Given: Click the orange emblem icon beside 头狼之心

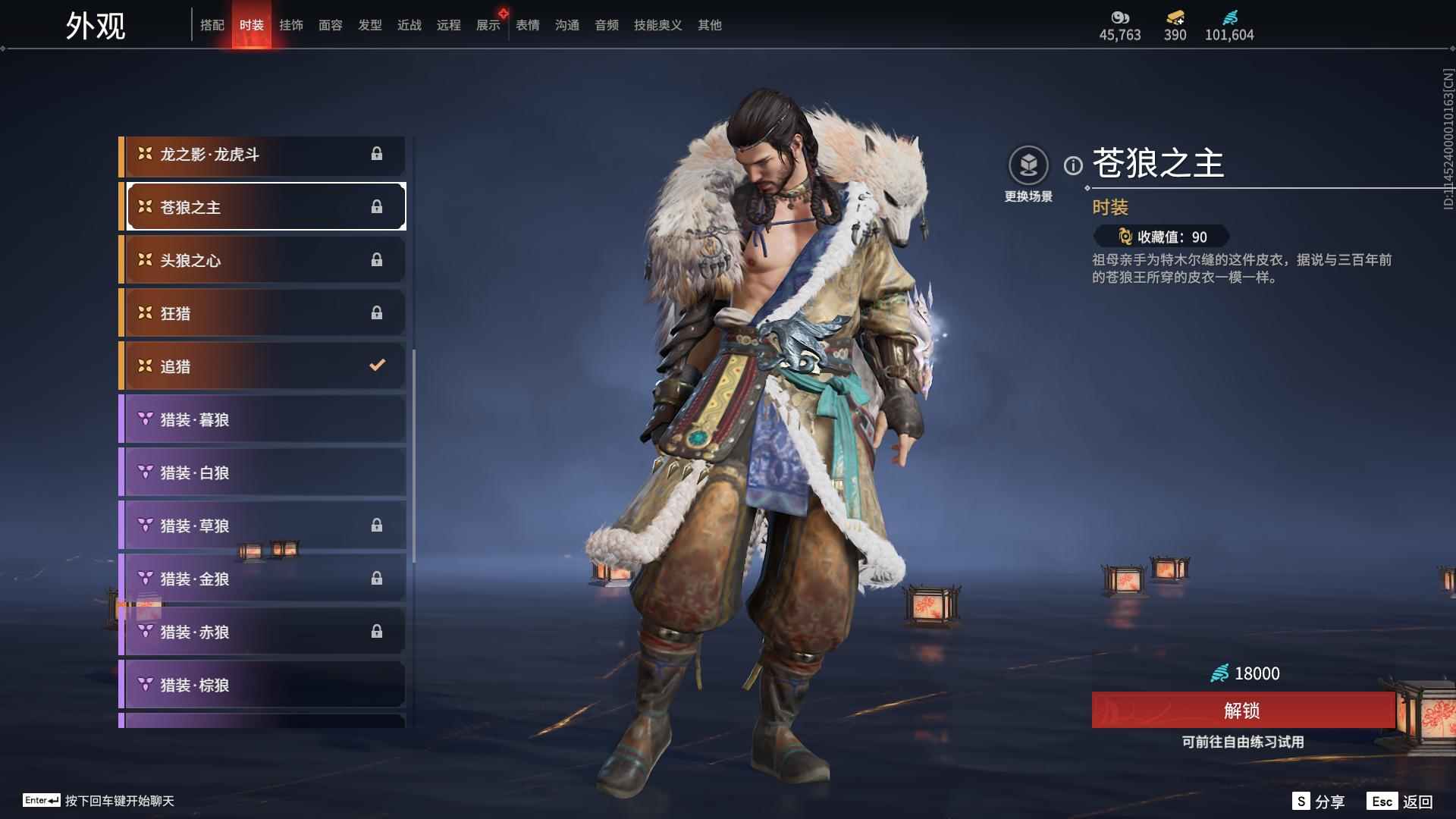Looking at the screenshot, I should pyautogui.click(x=144, y=259).
